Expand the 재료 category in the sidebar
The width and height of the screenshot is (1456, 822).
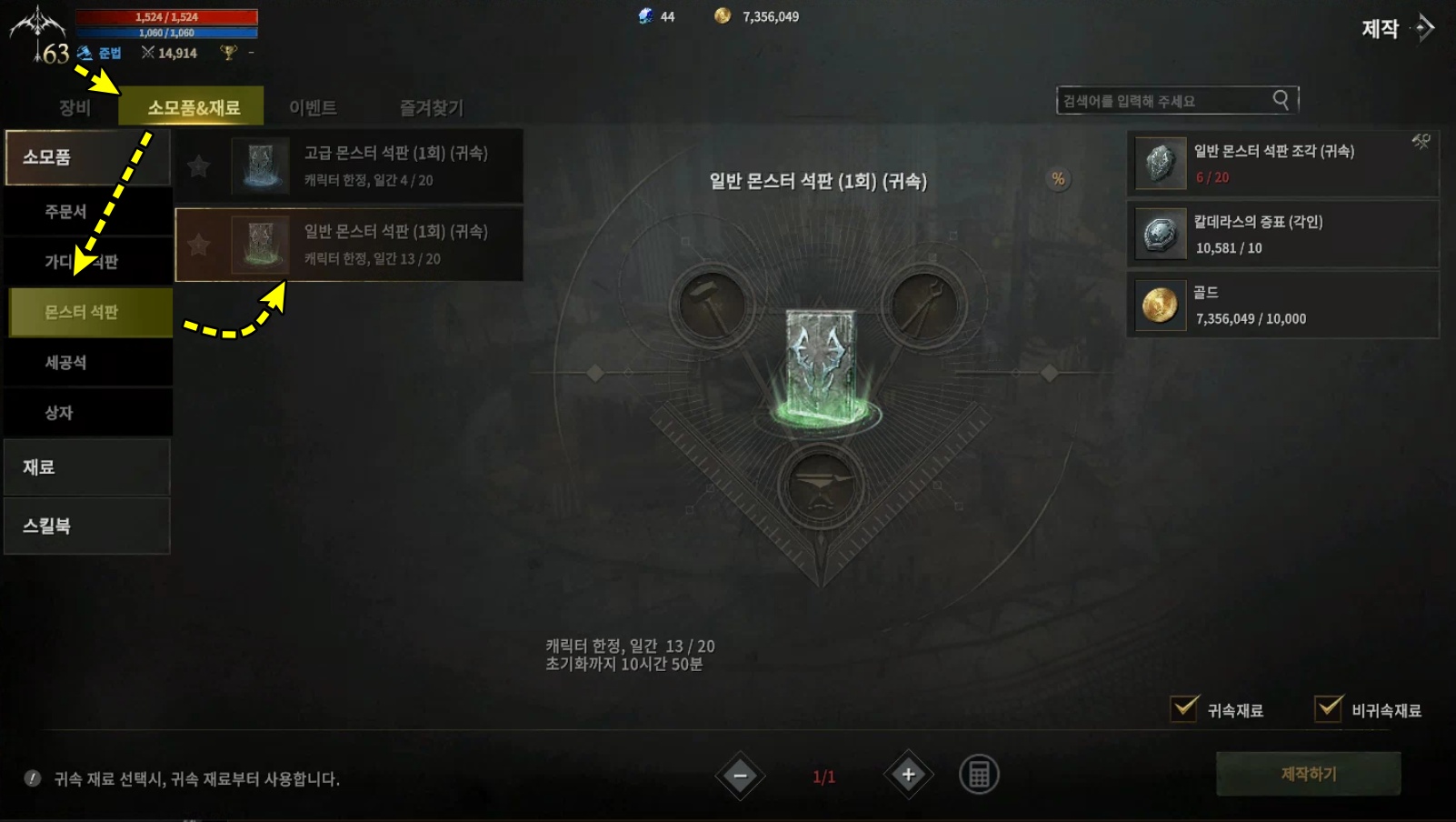click(86, 466)
